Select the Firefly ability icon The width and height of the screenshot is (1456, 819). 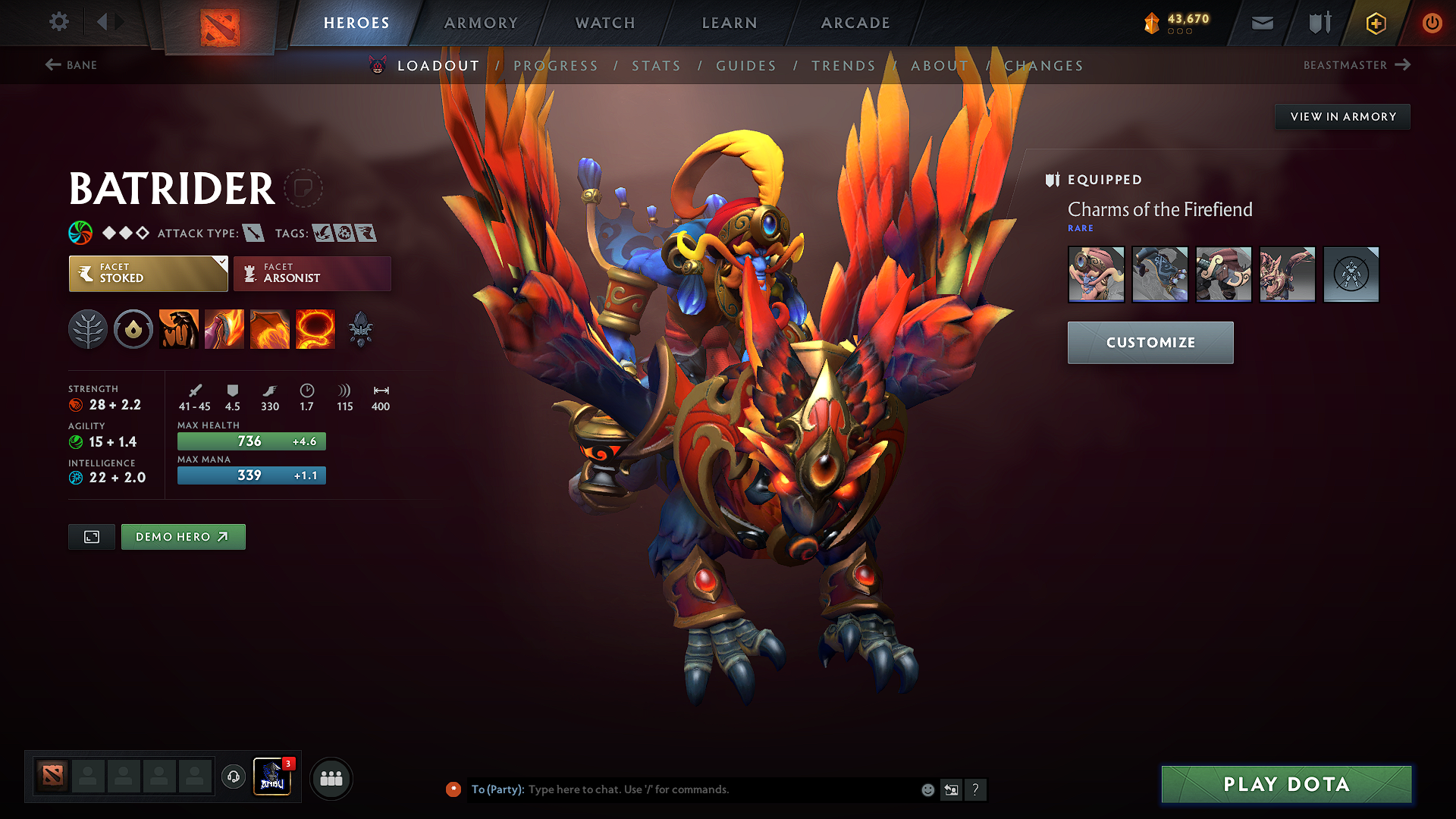coord(270,329)
